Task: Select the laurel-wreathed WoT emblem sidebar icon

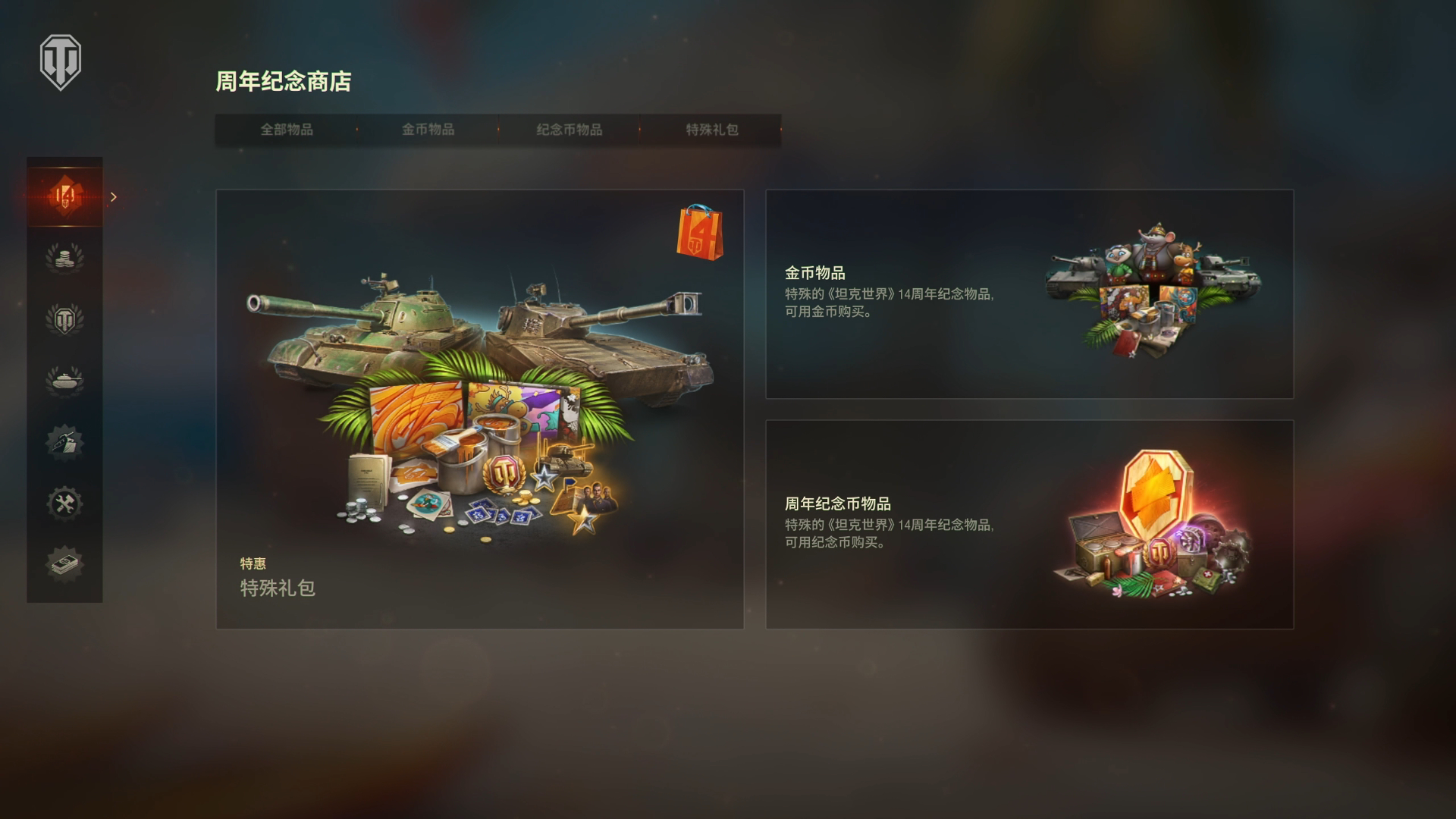Action: pyautogui.click(x=64, y=318)
